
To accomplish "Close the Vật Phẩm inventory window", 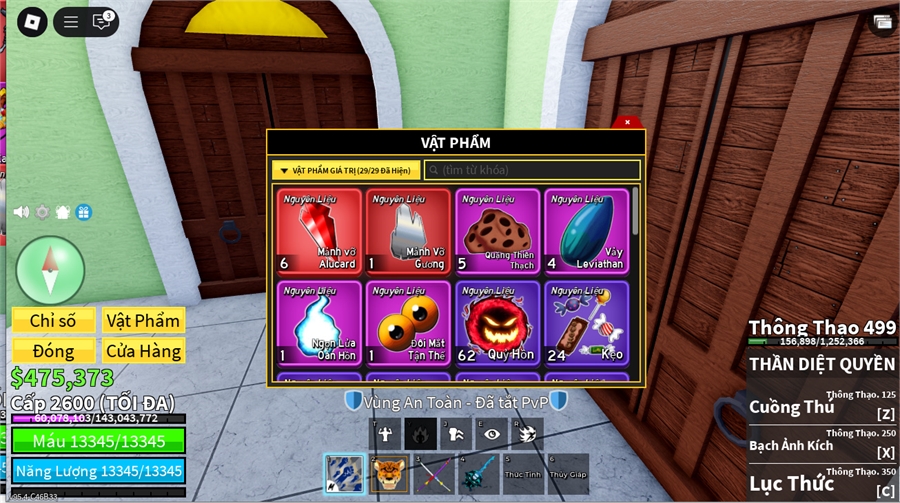I will (x=627, y=122).
